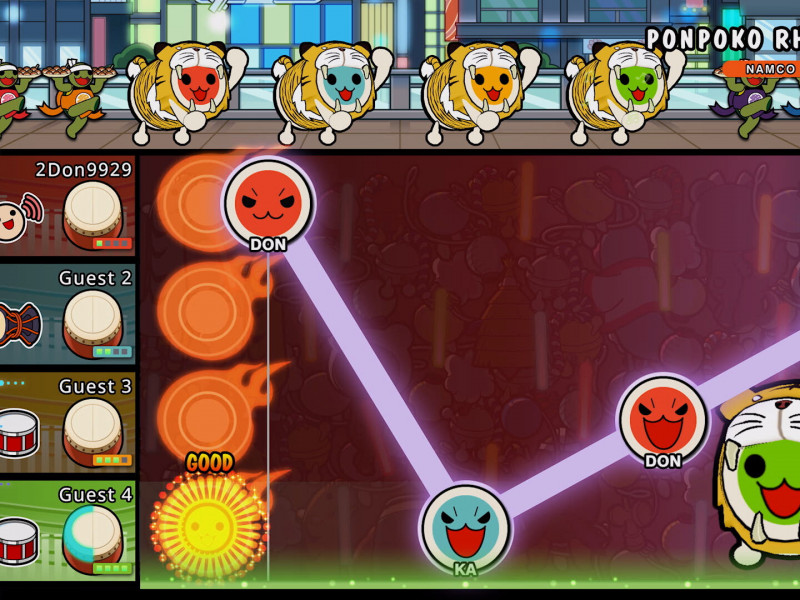Tap the red DON note beside 2Don9929

click(268, 202)
